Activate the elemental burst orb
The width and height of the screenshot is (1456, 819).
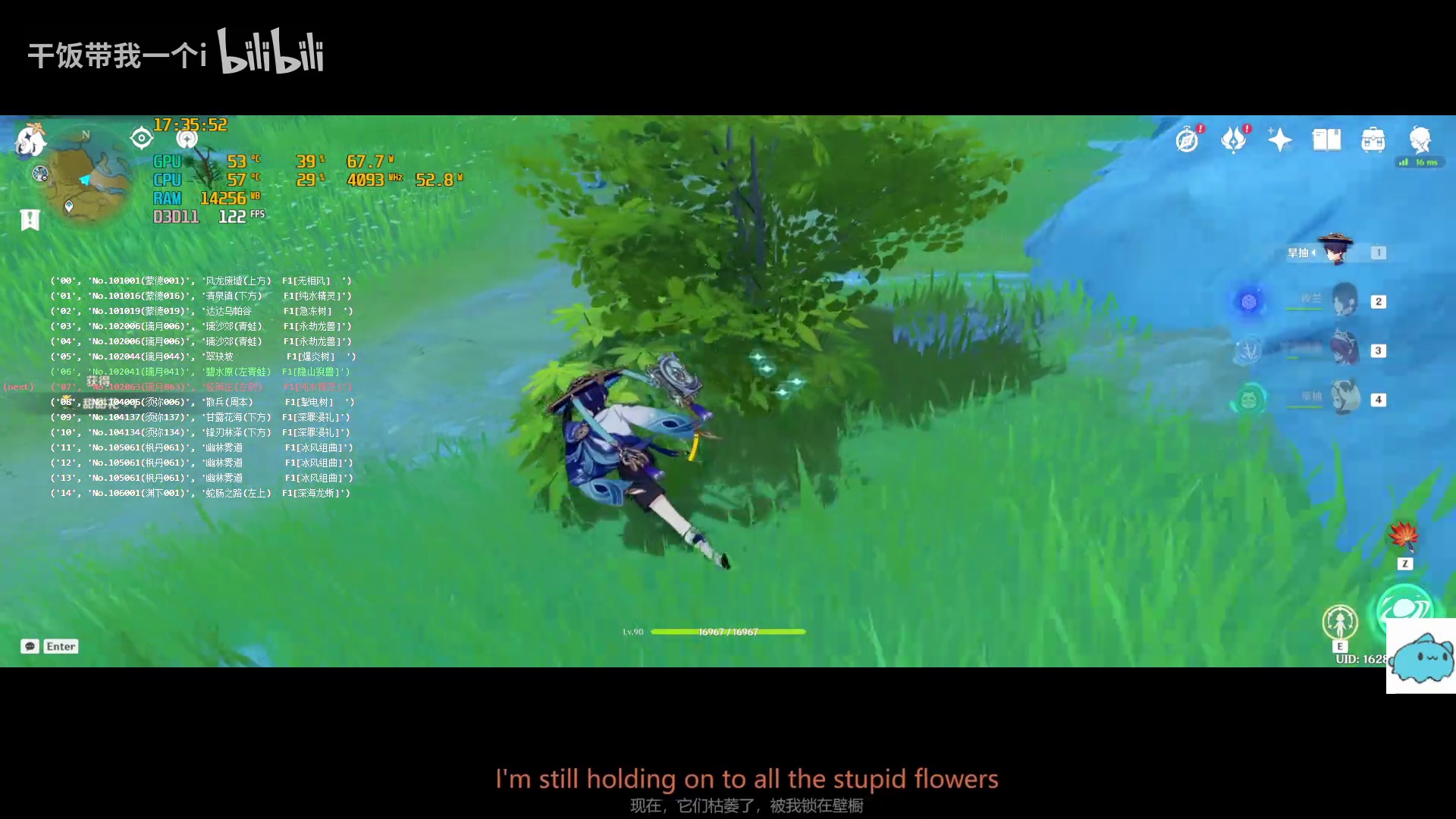pos(1407,607)
